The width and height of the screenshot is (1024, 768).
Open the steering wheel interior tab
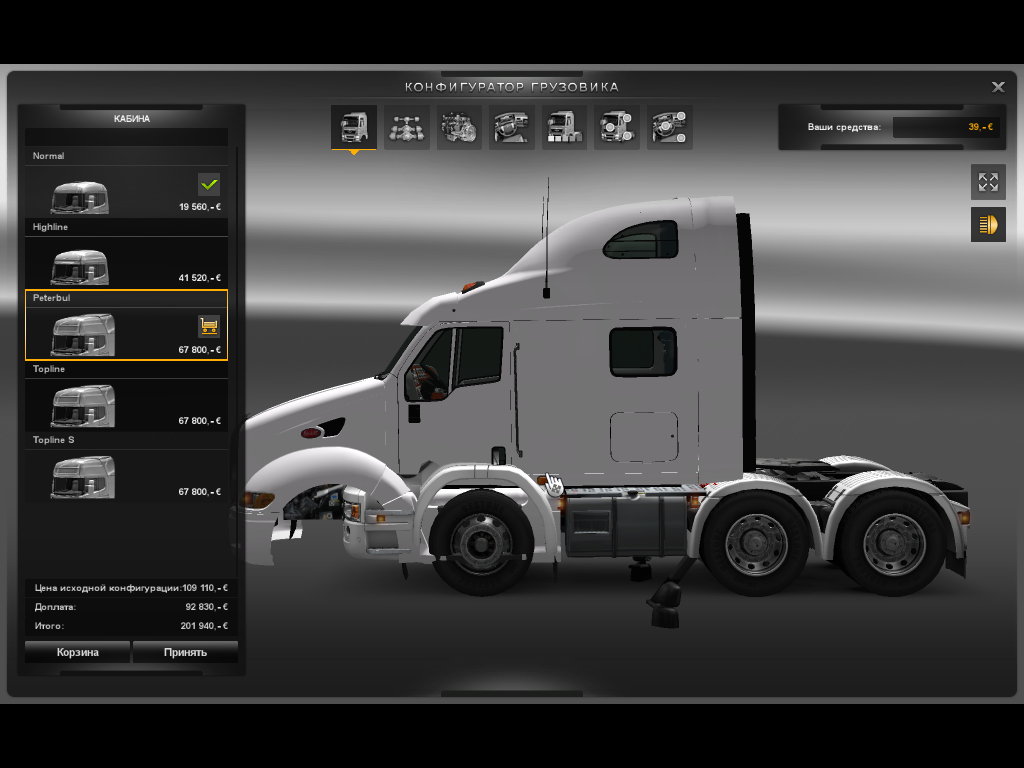pos(512,127)
